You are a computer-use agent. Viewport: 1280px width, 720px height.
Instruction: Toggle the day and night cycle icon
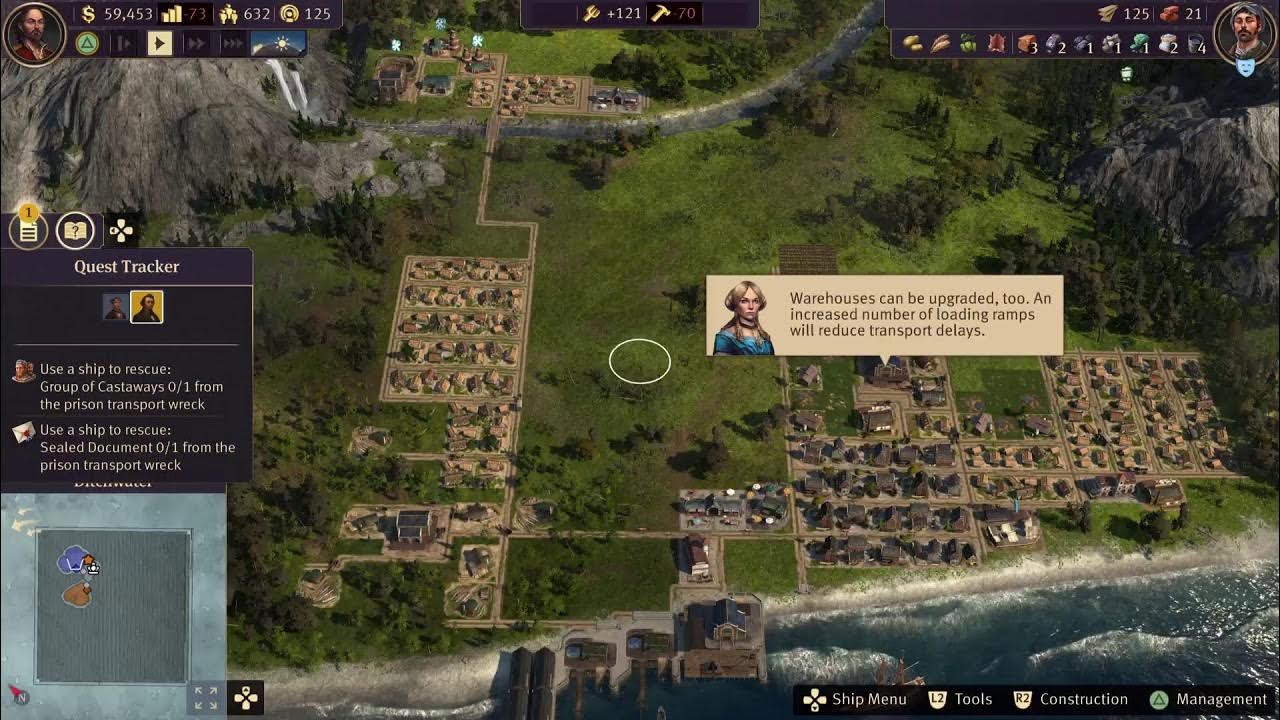pos(278,43)
